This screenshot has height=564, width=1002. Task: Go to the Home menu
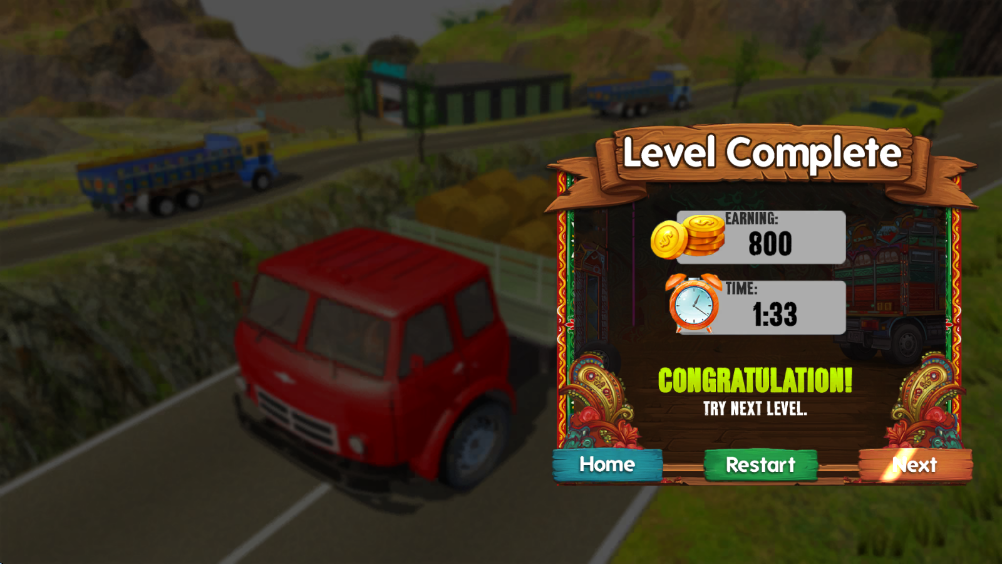(607, 465)
